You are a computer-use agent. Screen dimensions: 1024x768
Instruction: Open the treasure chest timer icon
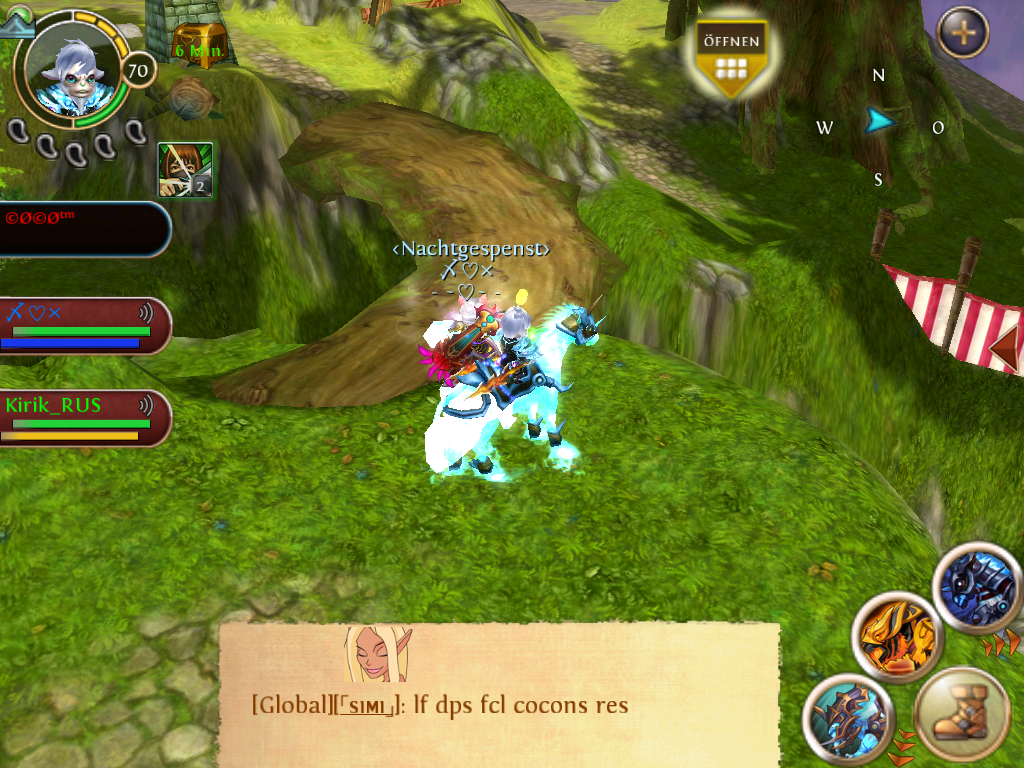point(194,45)
